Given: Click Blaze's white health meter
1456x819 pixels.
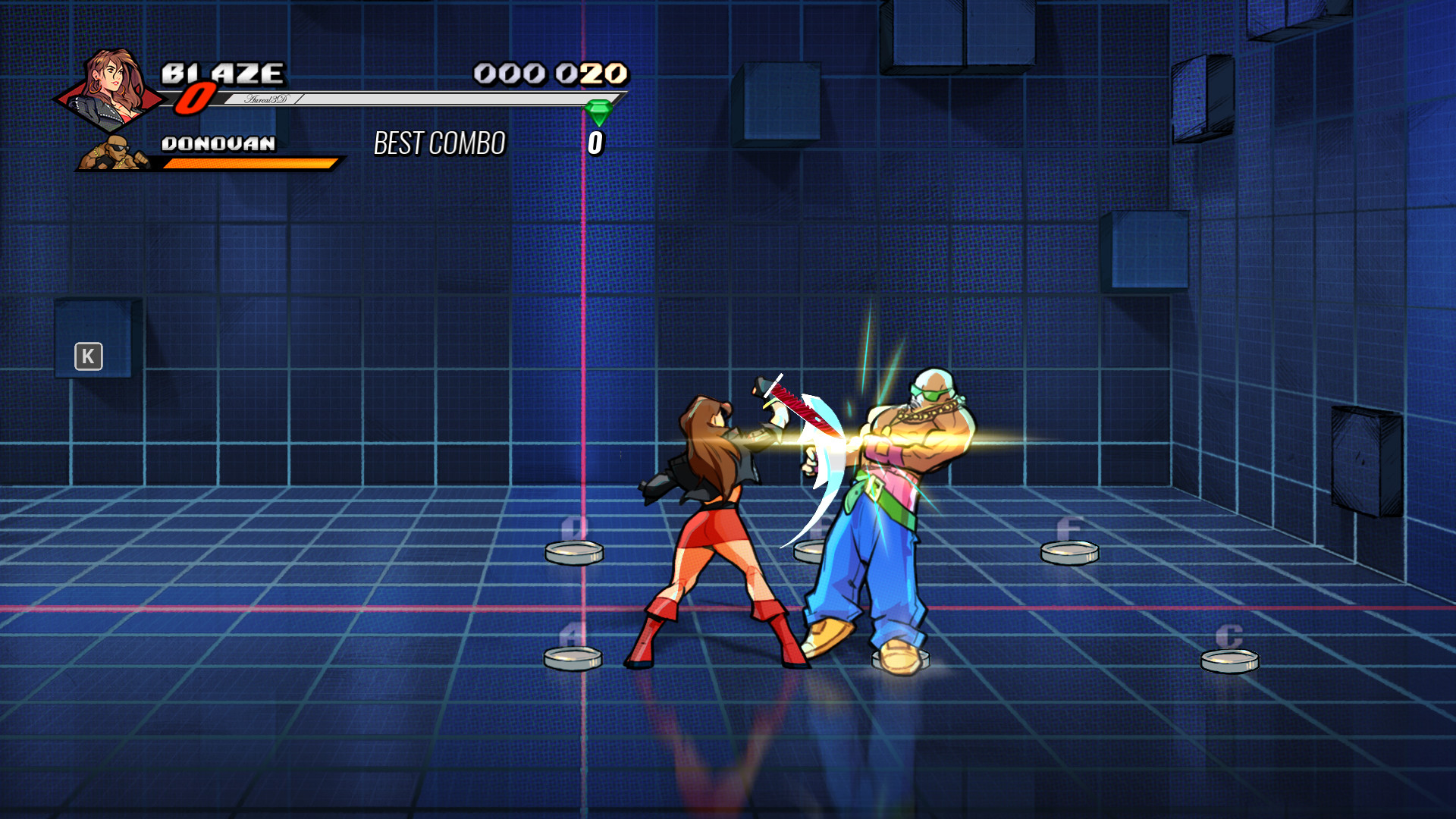Looking at the screenshot, I should pyautogui.click(x=417, y=99).
